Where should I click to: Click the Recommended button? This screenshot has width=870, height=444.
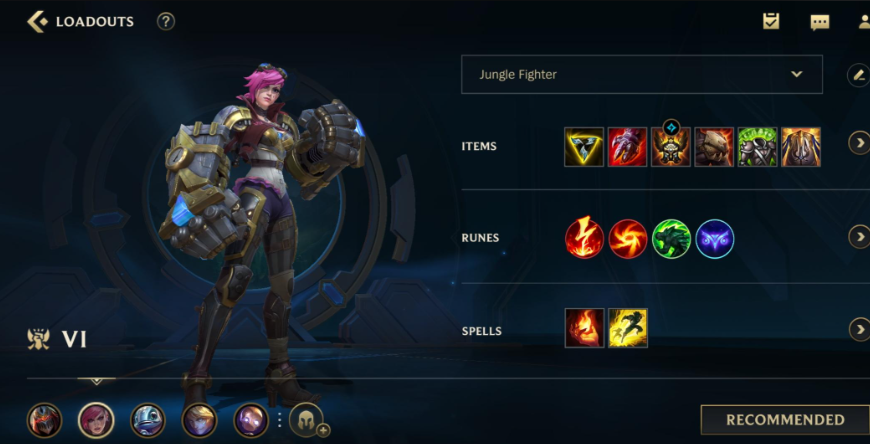(x=784, y=420)
